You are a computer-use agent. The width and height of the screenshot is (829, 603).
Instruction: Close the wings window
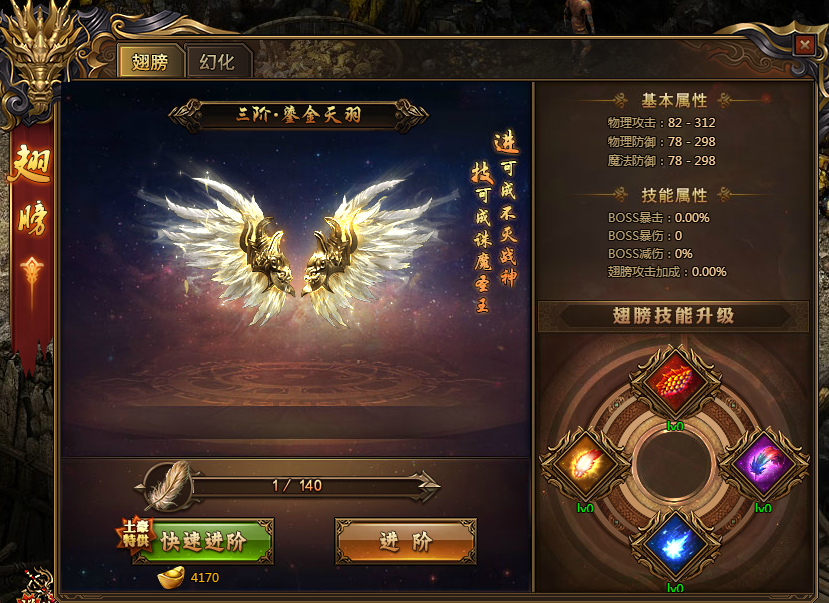(x=803, y=45)
